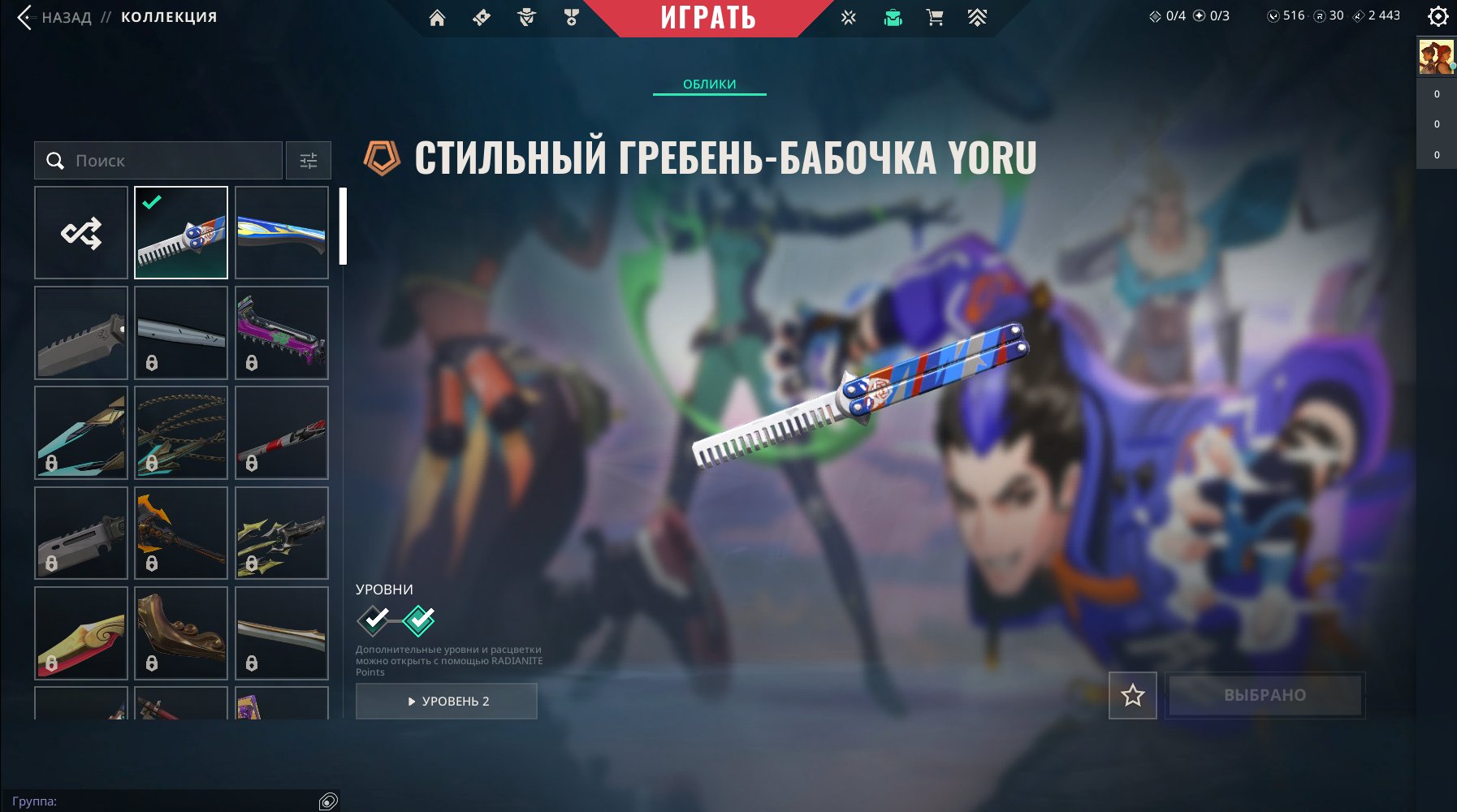Open the settings gear
This screenshot has height=812, width=1457.
click(x=1436, y=17)
